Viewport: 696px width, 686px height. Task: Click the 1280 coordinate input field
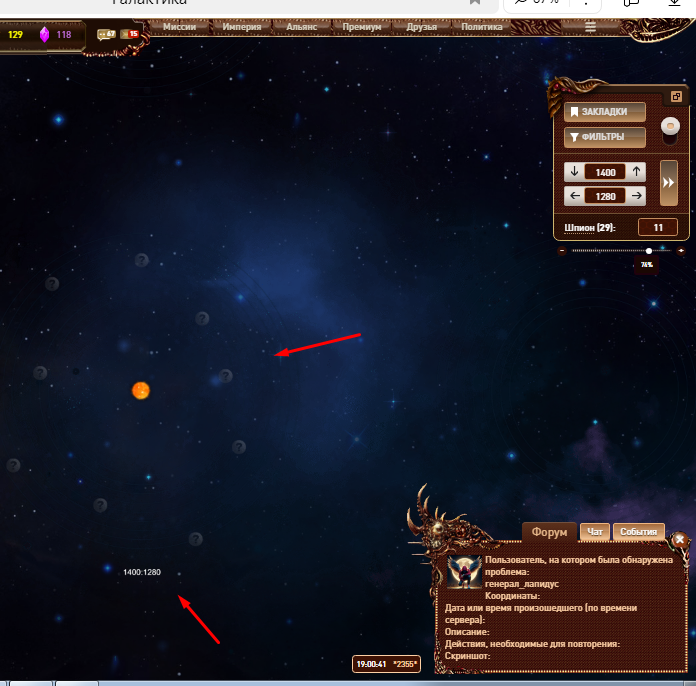[x=605, y=196]
